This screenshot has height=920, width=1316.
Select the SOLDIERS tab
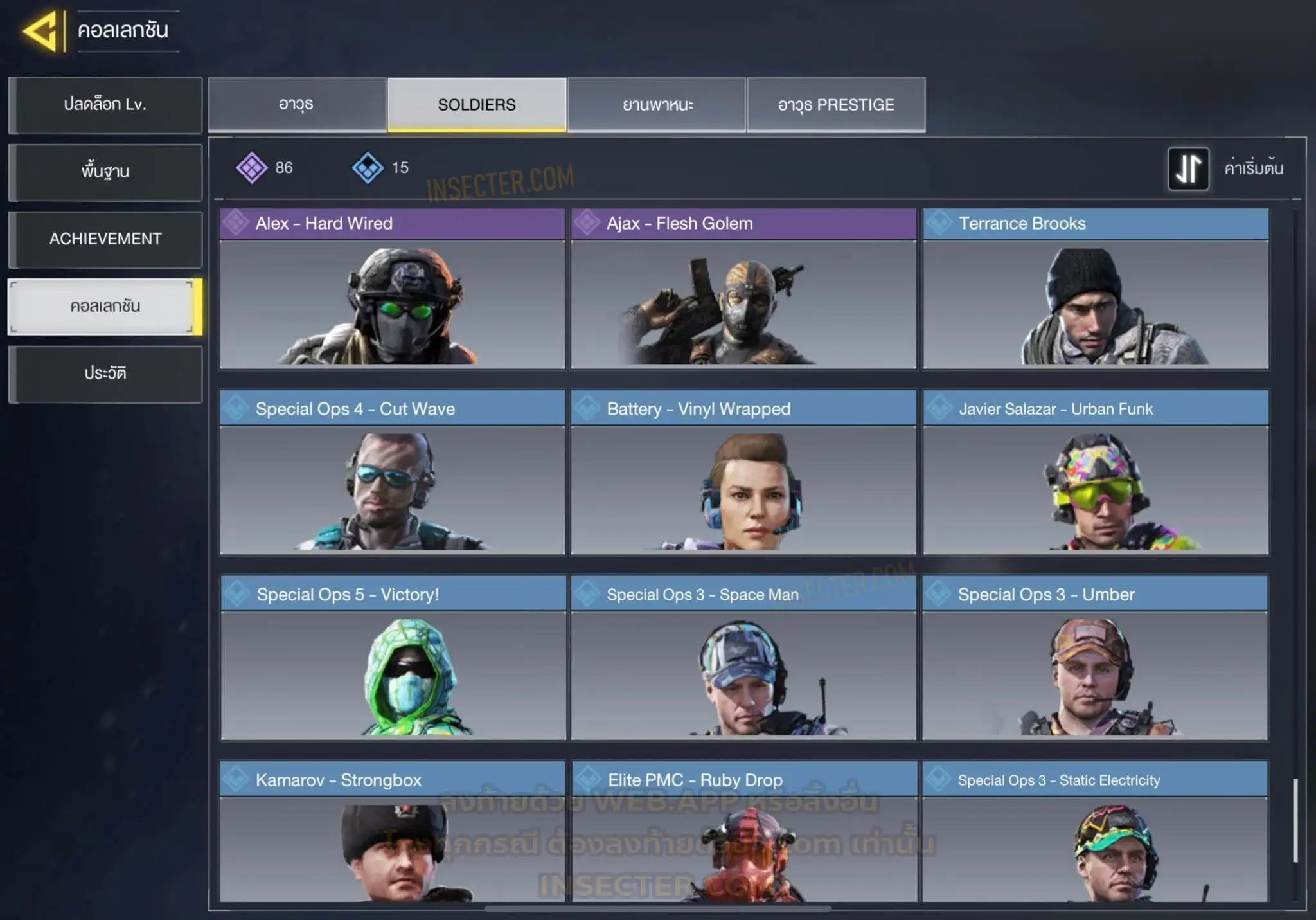(x=477, y=105)
